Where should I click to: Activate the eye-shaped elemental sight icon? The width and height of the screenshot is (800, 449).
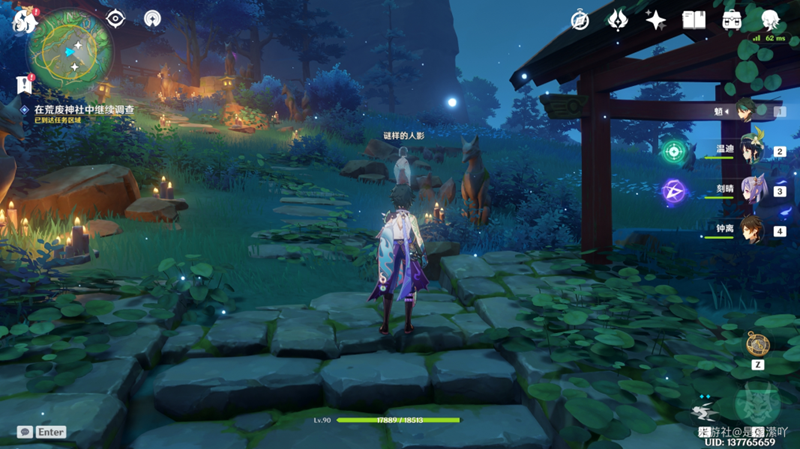(115, 18)
